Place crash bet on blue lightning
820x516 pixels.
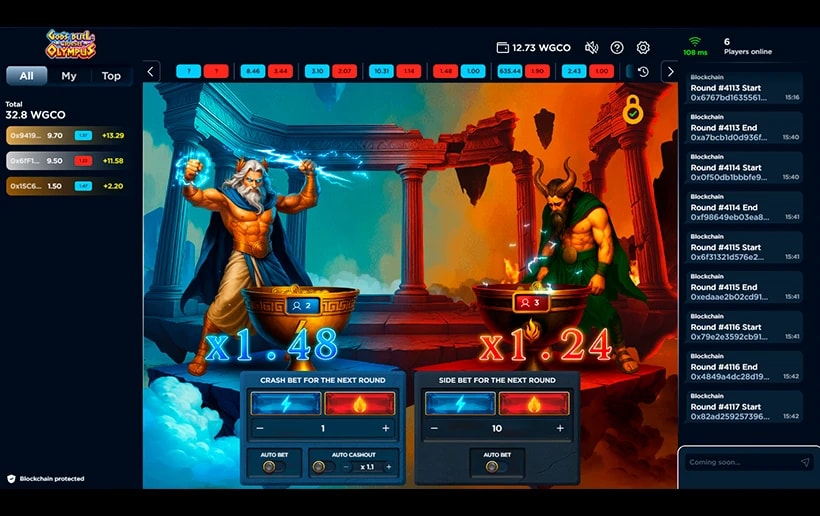coord(286,403)
